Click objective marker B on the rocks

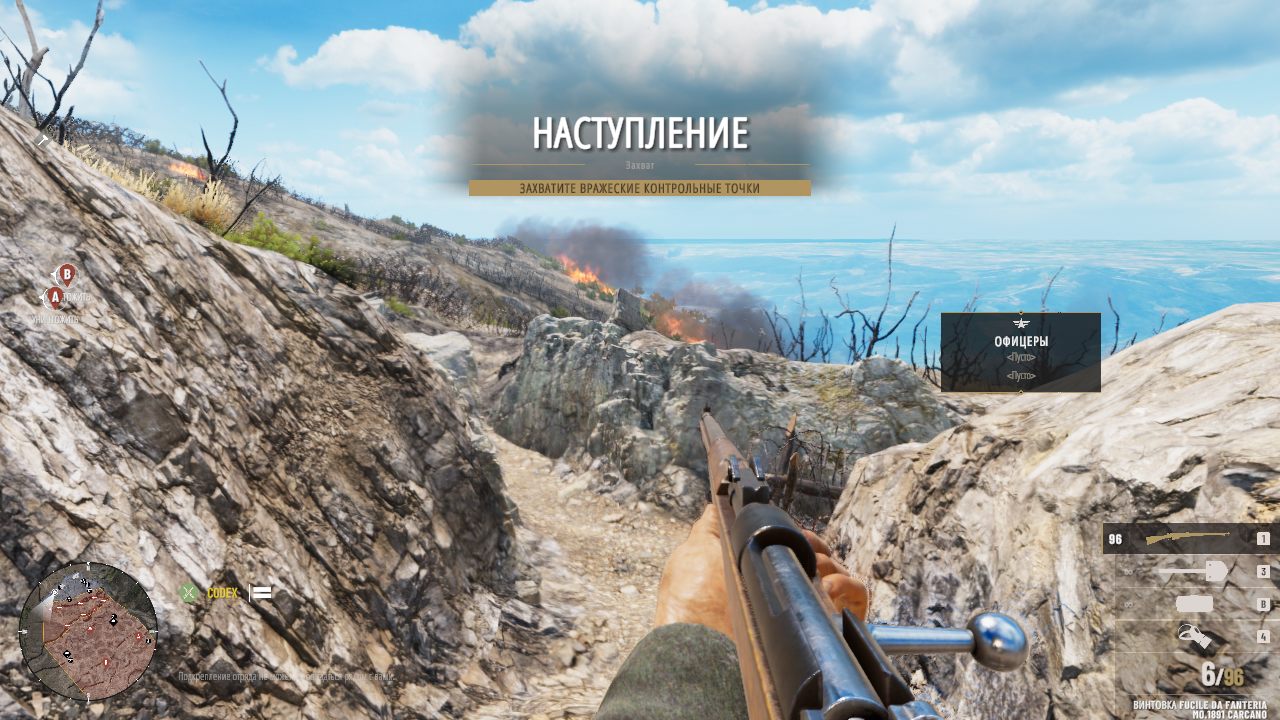coord(67,273)
